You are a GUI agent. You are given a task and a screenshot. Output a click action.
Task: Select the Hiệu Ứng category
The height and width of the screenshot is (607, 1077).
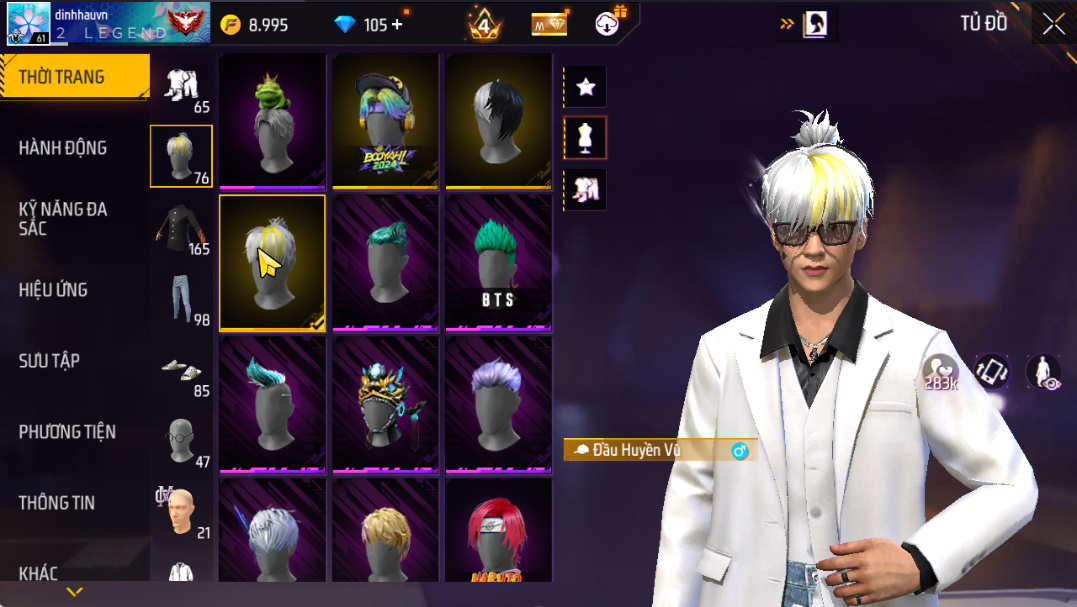(x=53, y=290)
